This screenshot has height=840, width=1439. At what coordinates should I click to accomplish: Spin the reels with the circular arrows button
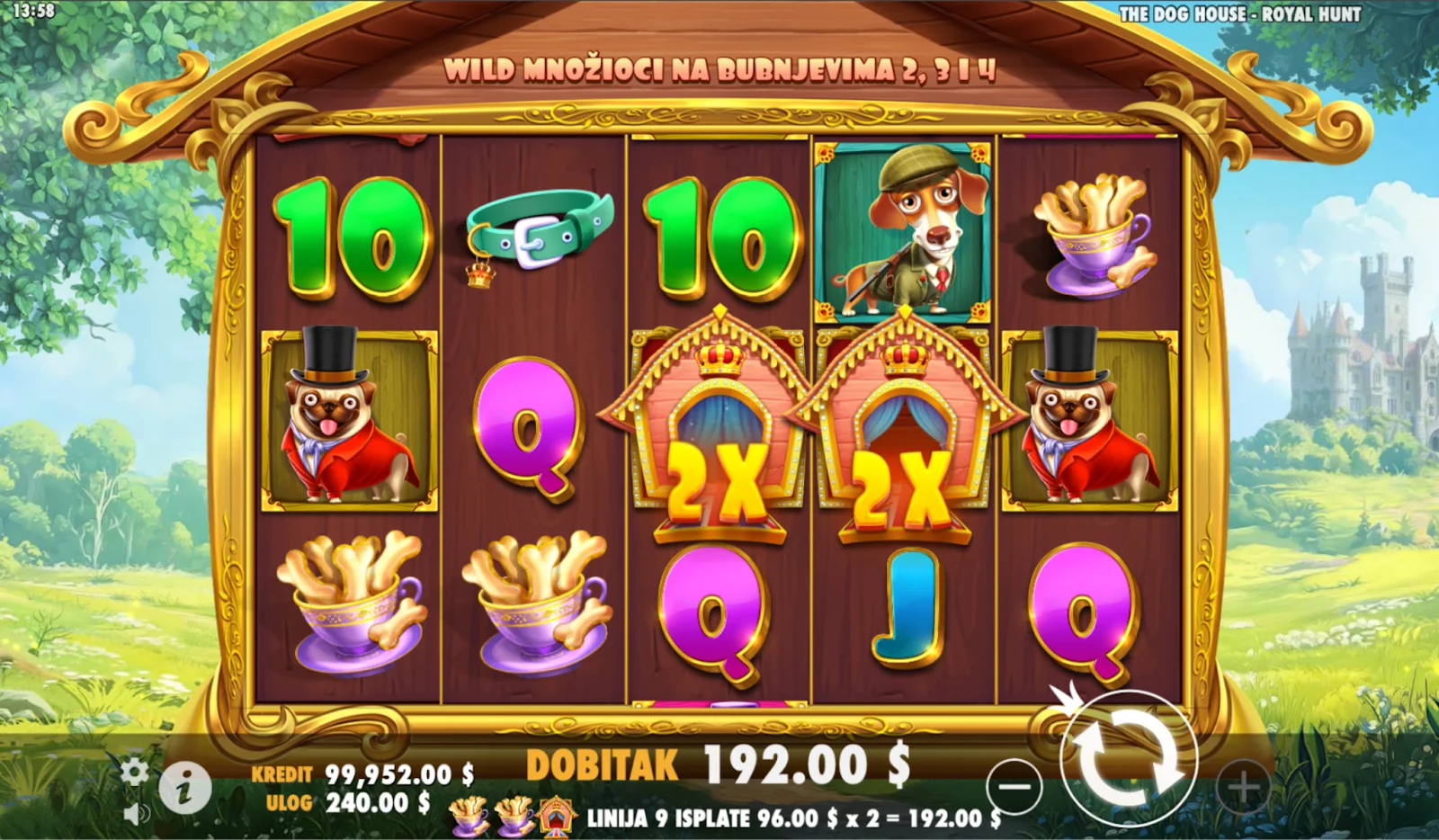(x=1128, y=758)
